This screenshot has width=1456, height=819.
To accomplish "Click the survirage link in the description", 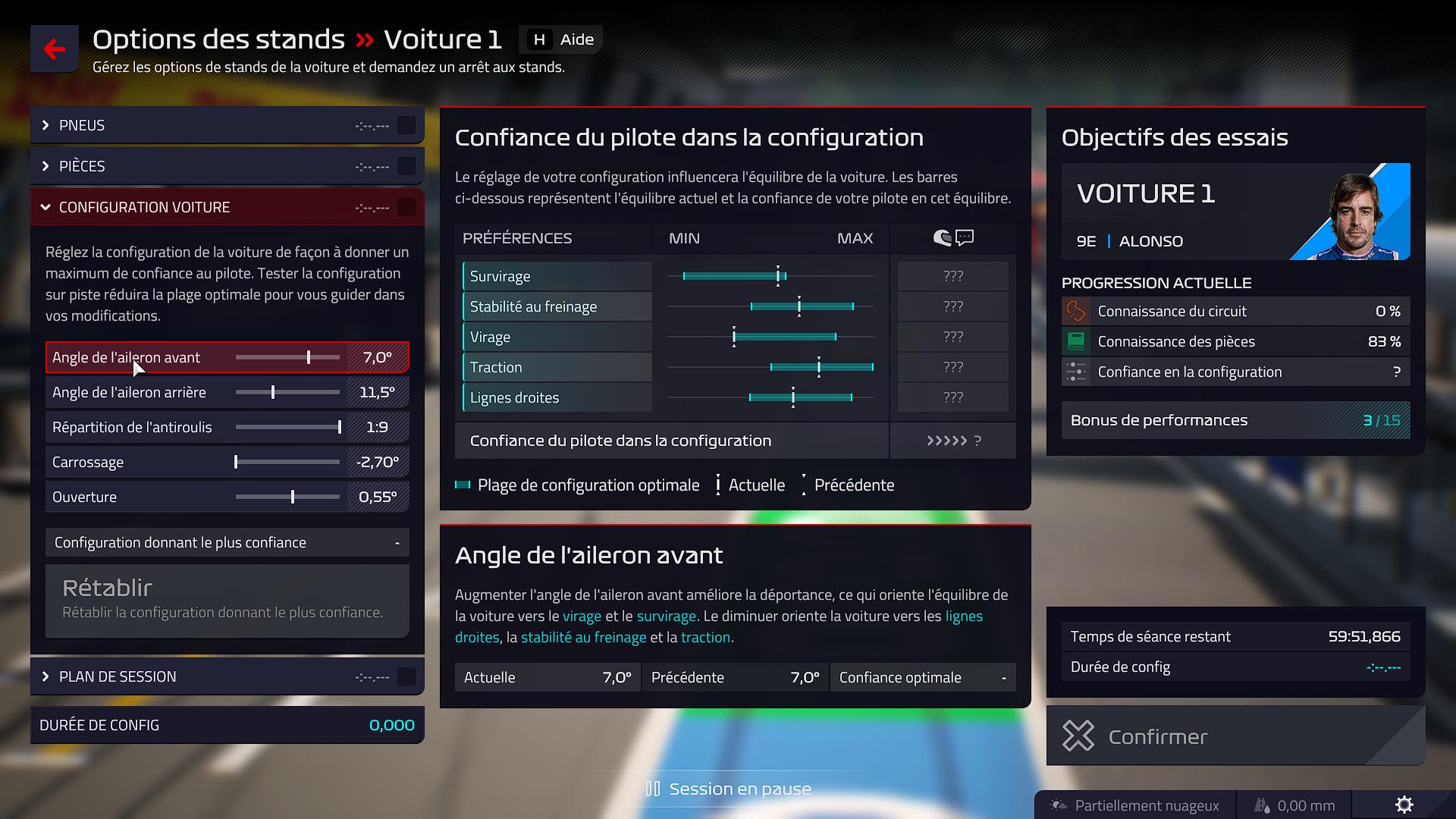I will click(x=666, y=616).
